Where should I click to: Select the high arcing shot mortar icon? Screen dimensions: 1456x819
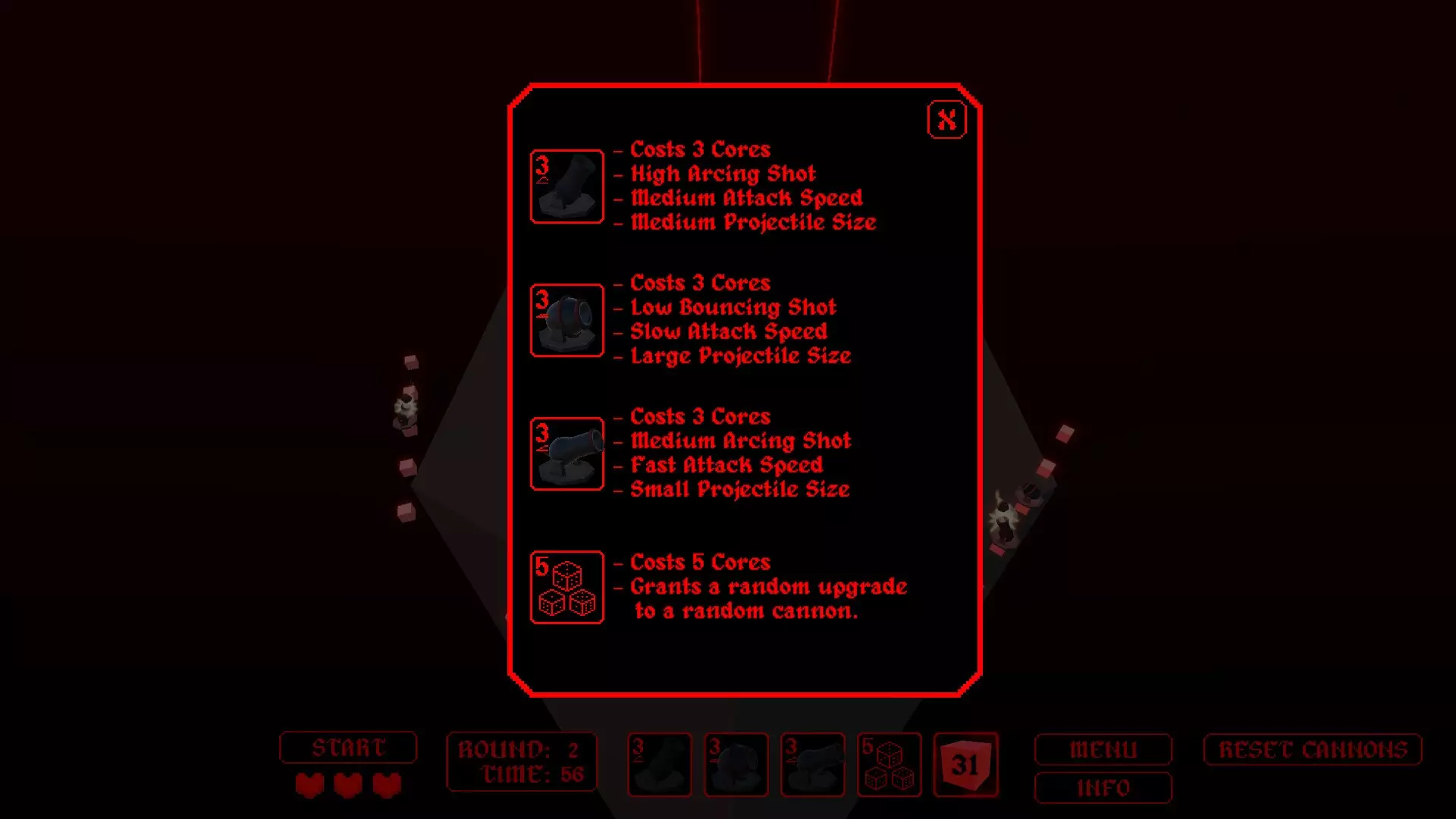click(x=566, y=187)
